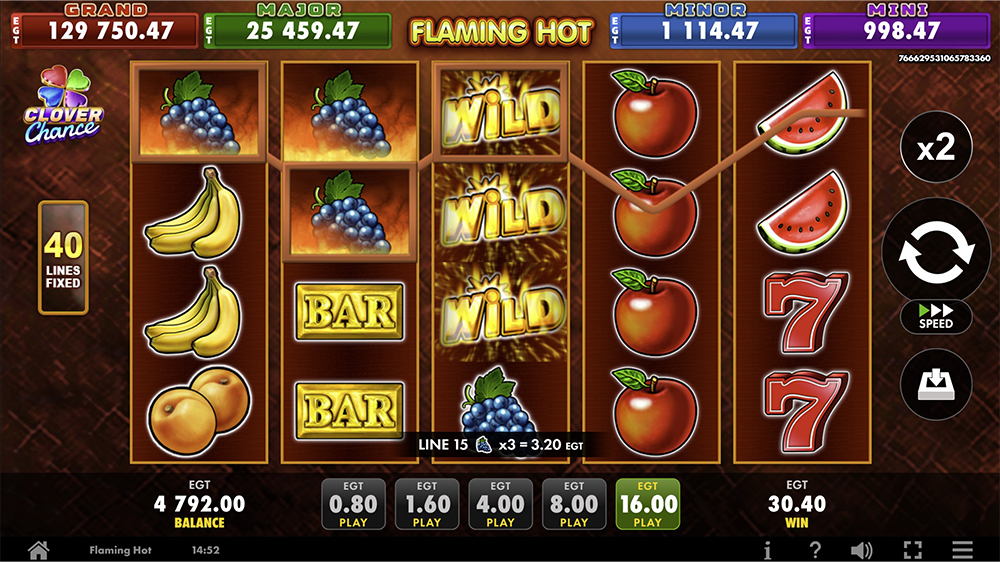Image resolution: width=1000 pixels, height=562 pixels.
Task: Set bet to 4.00 play button
Action: click(x=501, y=504)
